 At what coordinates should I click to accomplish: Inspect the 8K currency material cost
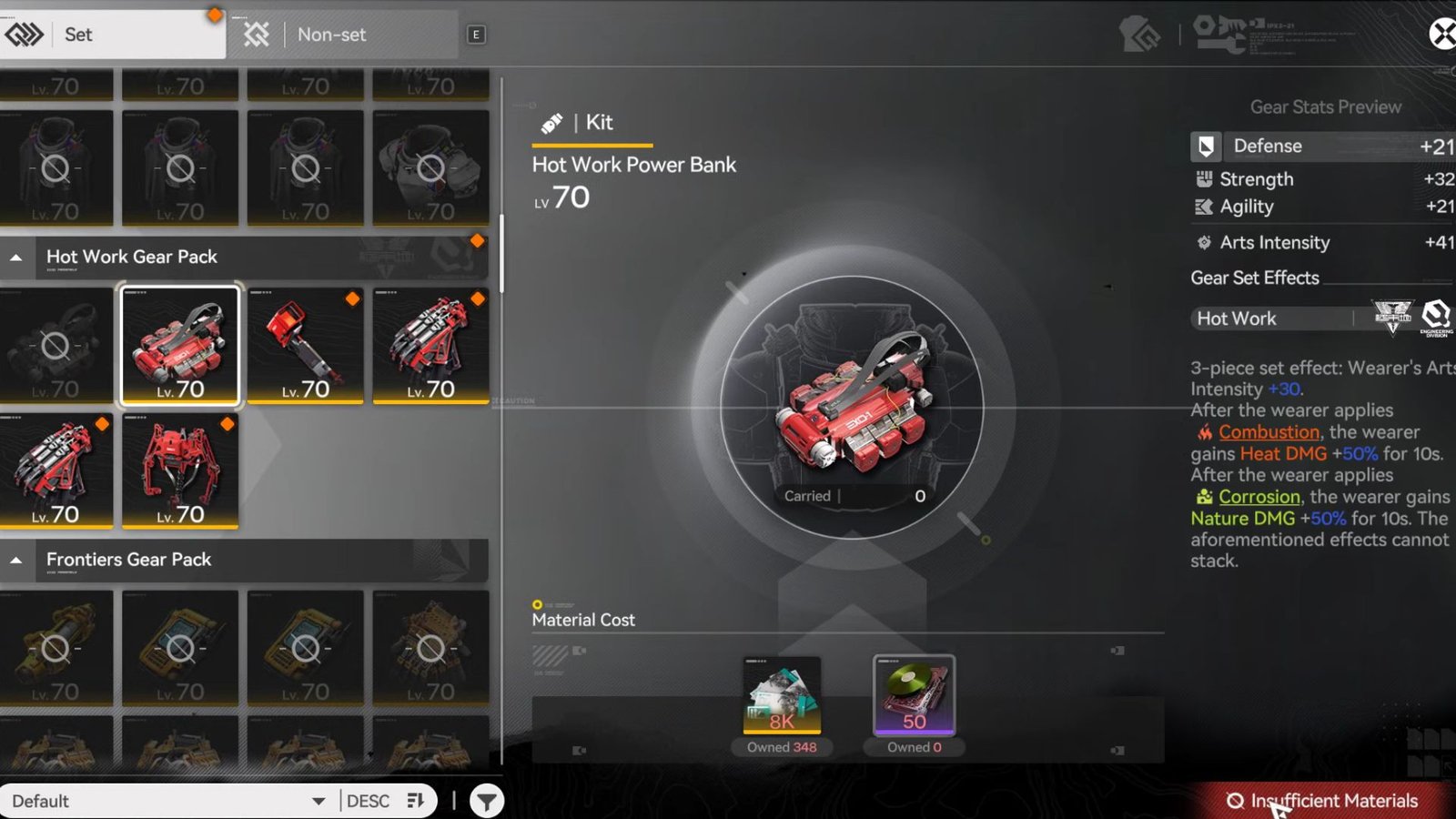pos(782,696)
